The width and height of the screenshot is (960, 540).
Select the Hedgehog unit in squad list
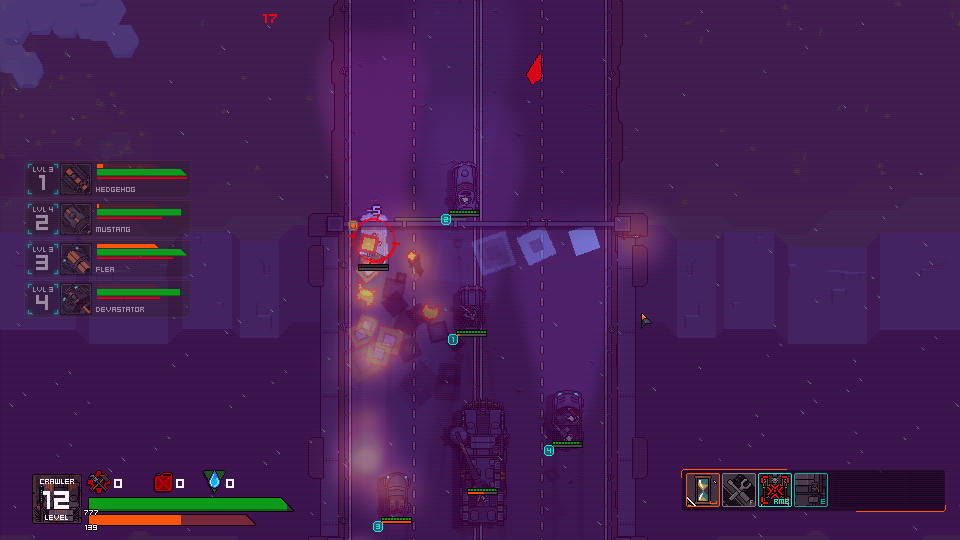[x=107, y=179]
